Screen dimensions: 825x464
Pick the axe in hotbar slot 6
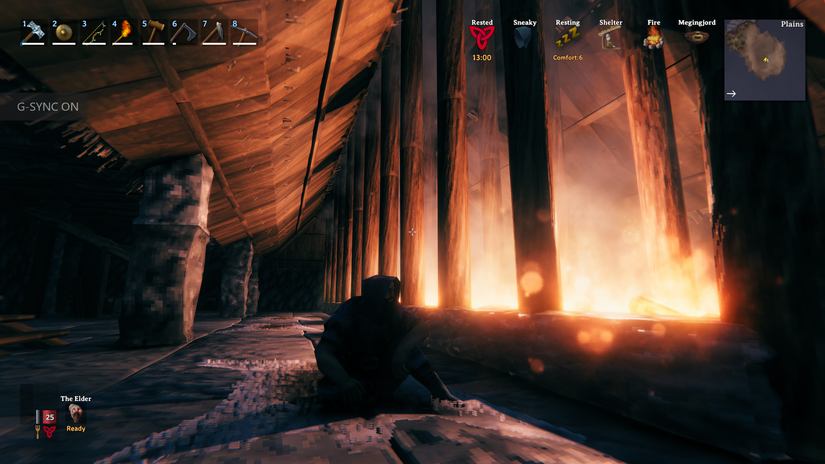coord(184,33)
